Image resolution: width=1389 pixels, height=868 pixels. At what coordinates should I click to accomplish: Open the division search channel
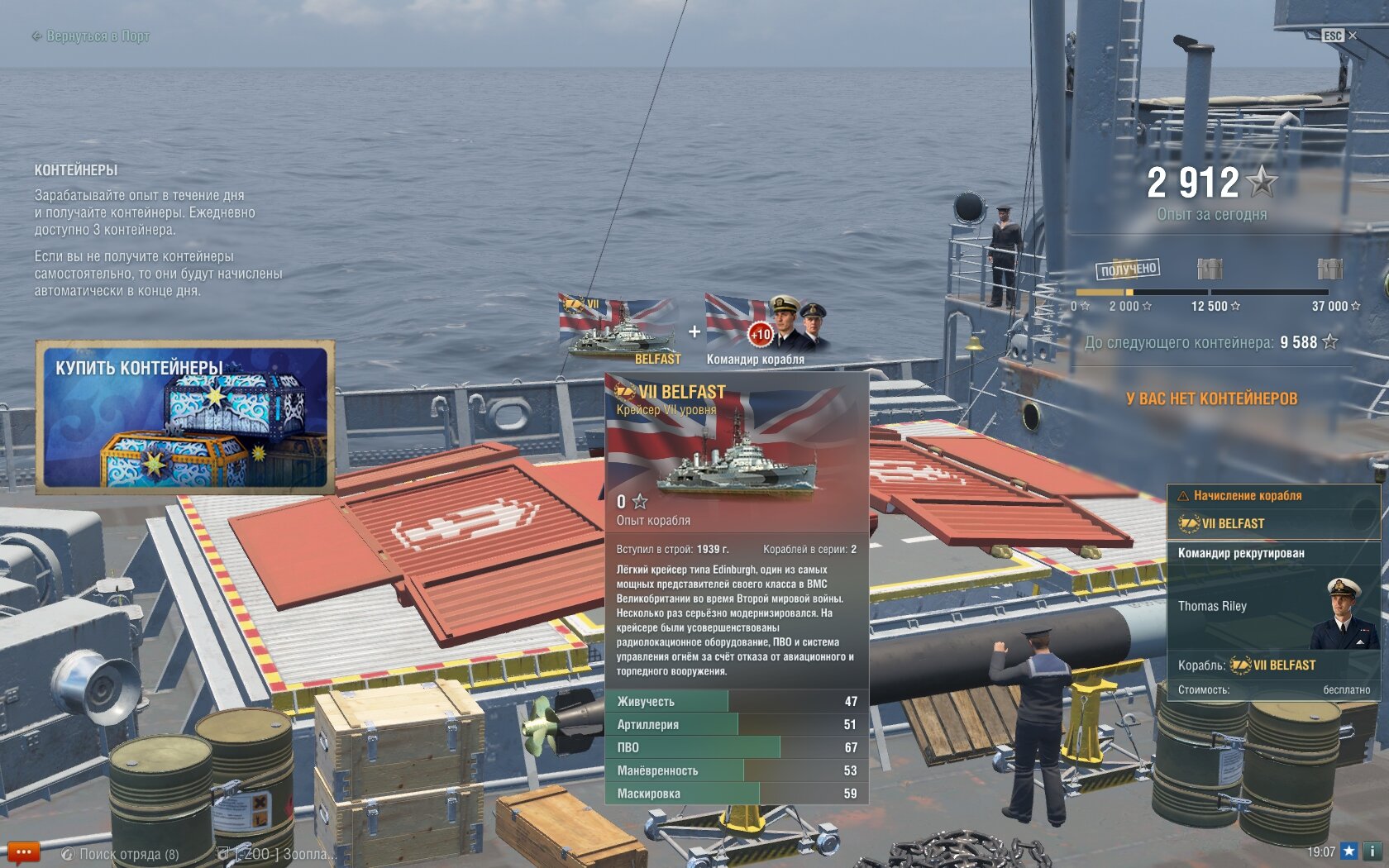pos(121,854)
